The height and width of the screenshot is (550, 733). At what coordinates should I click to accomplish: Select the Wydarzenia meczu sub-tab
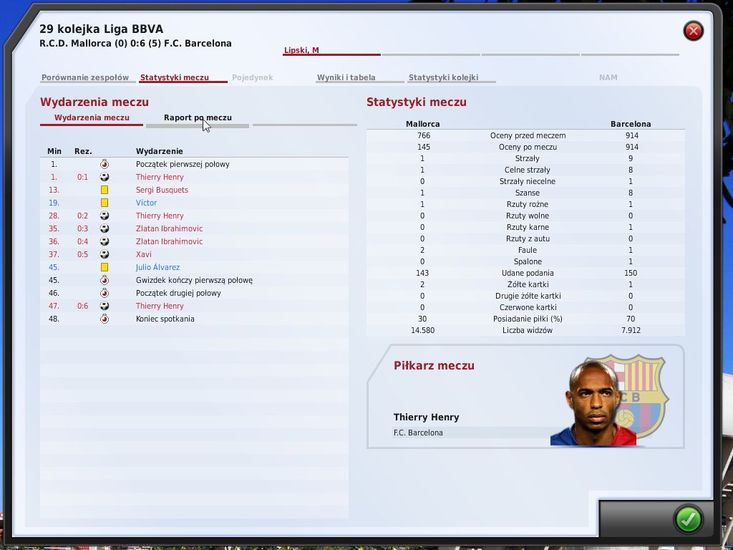(x=92, y=117)
